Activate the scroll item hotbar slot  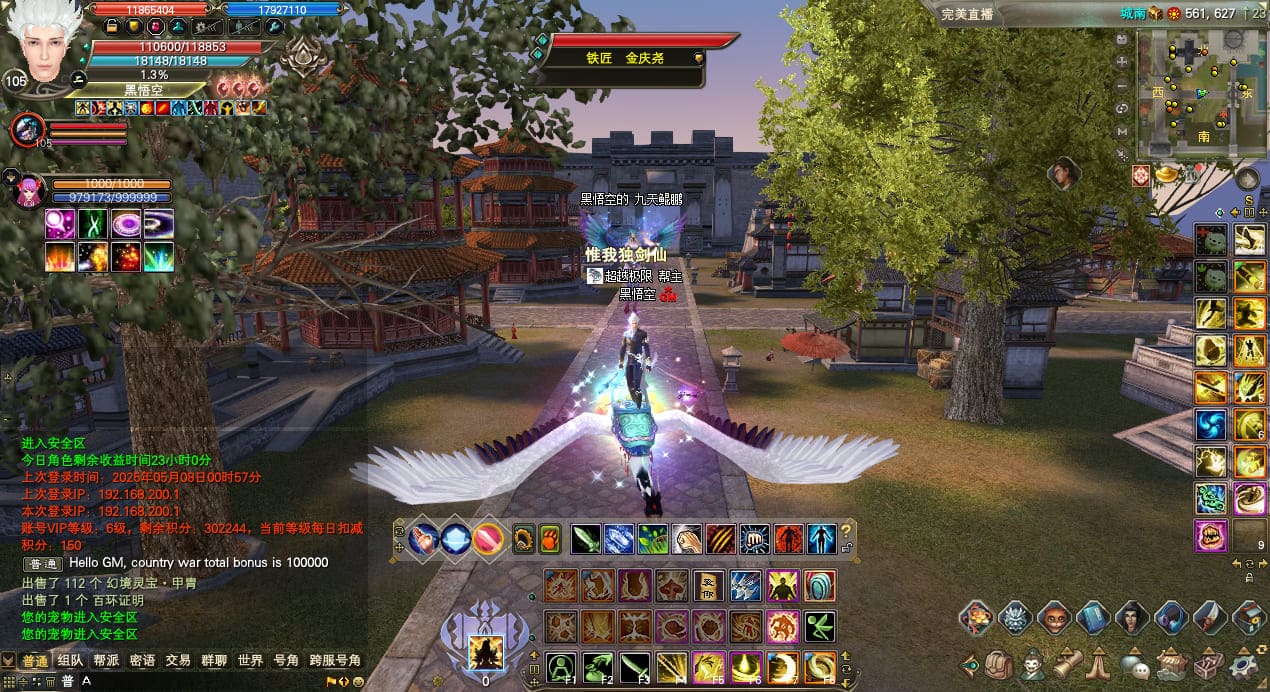tap(709, 586)
